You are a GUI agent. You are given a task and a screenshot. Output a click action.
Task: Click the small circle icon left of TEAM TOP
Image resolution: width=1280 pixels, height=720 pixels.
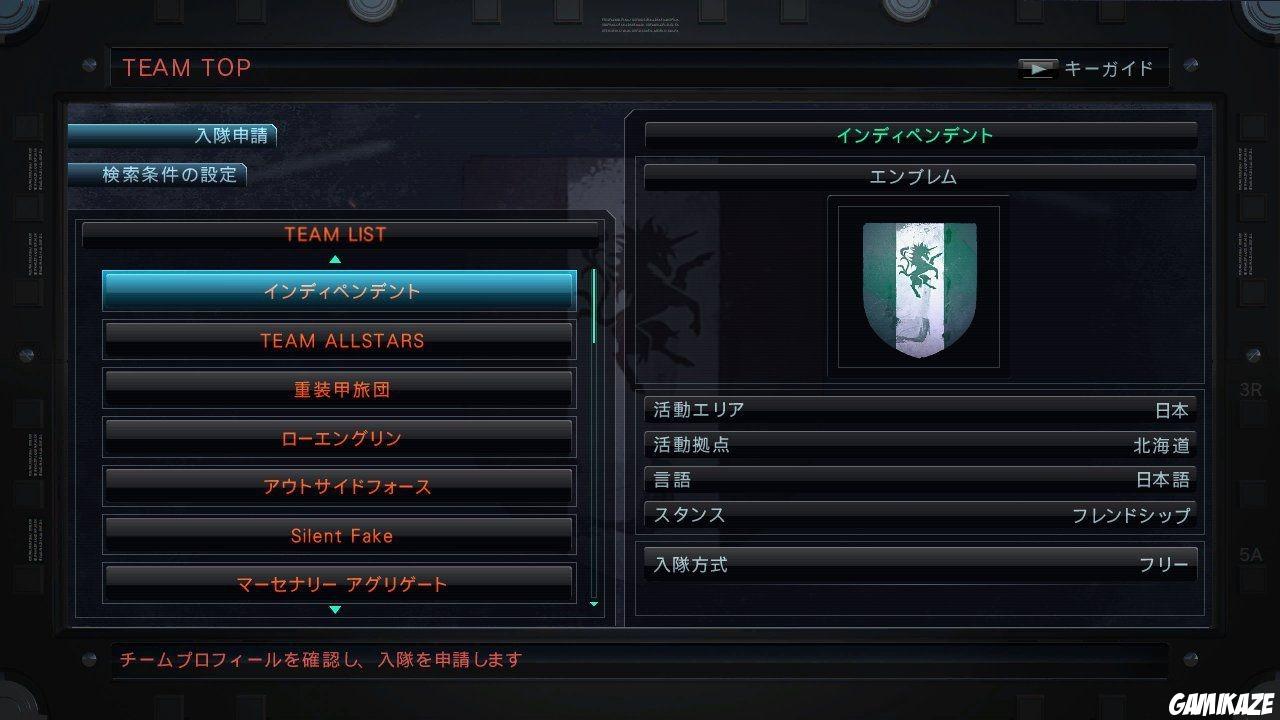pos(88,66)
